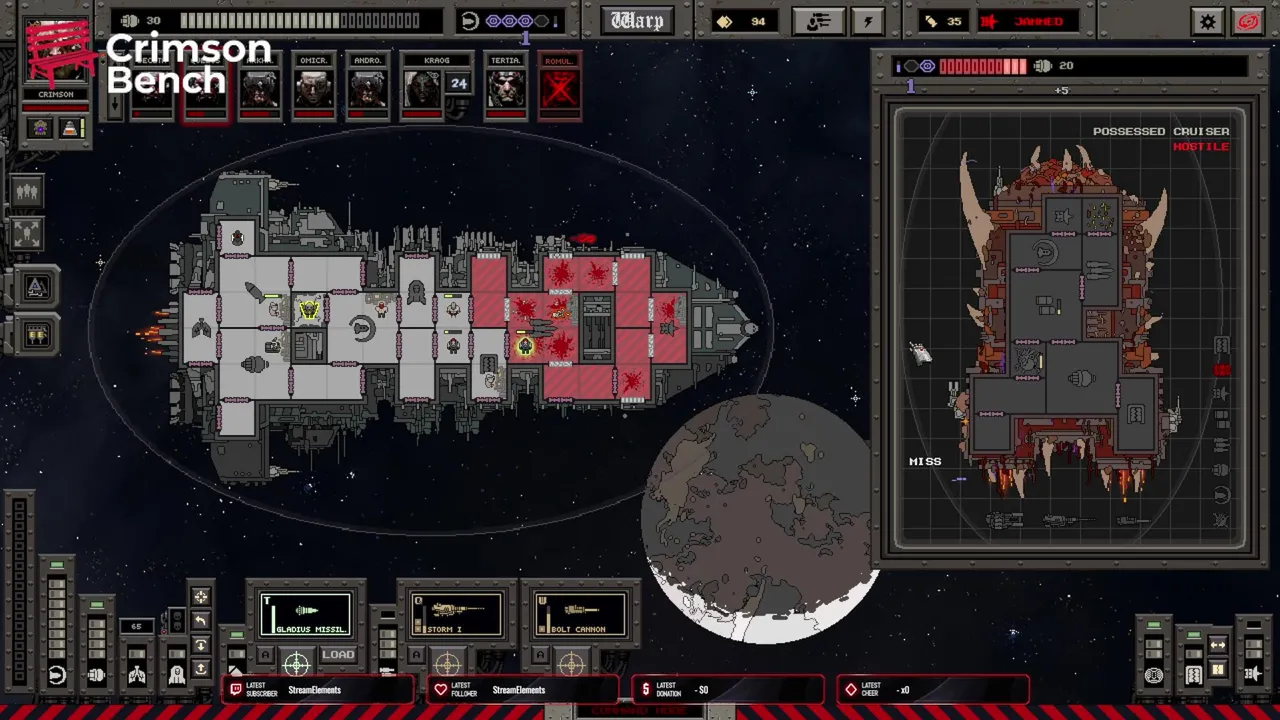
Task: Click the Warp jump button
Action: (637, 21)
